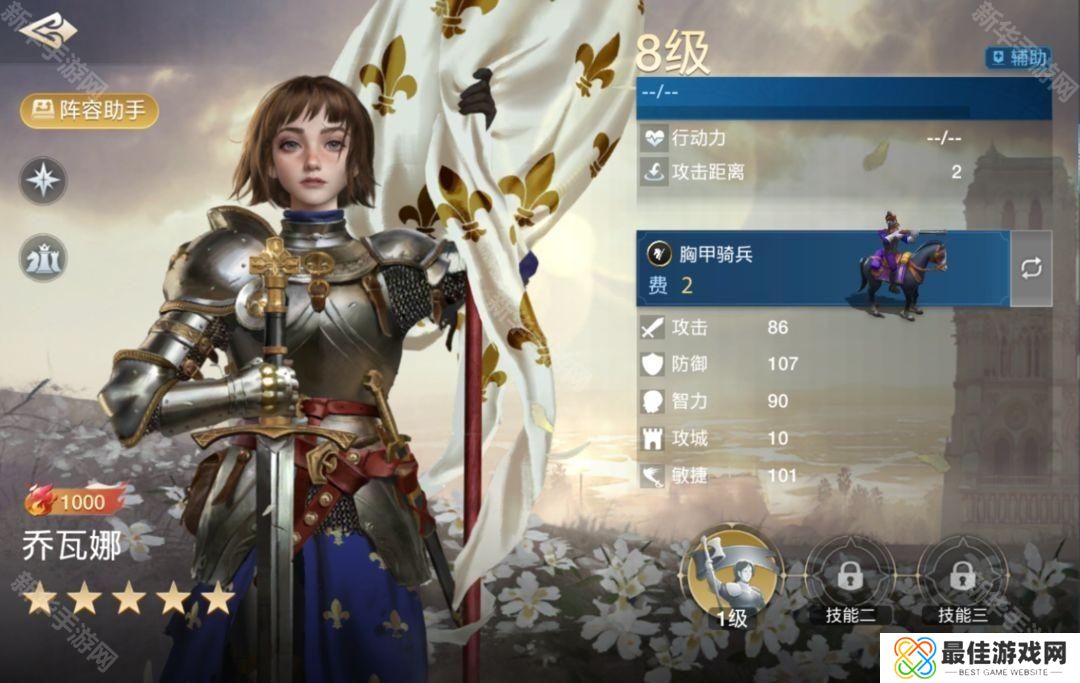The height and width of the screenshot is (683, 1080).
Task: Open the chess pieces icon button
Action: 44,257
